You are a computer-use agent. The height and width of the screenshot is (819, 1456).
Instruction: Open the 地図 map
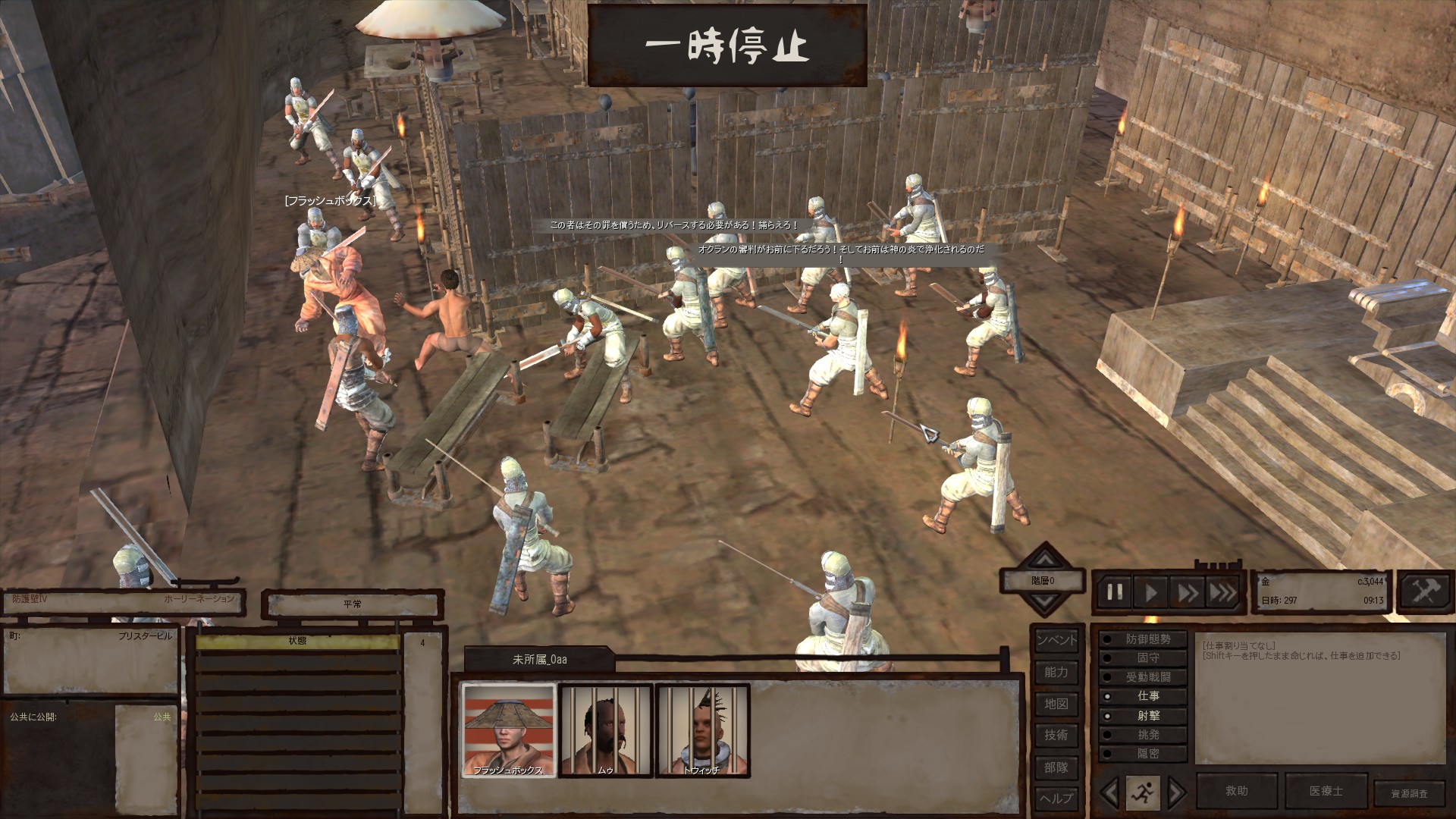coord(1056,704)
